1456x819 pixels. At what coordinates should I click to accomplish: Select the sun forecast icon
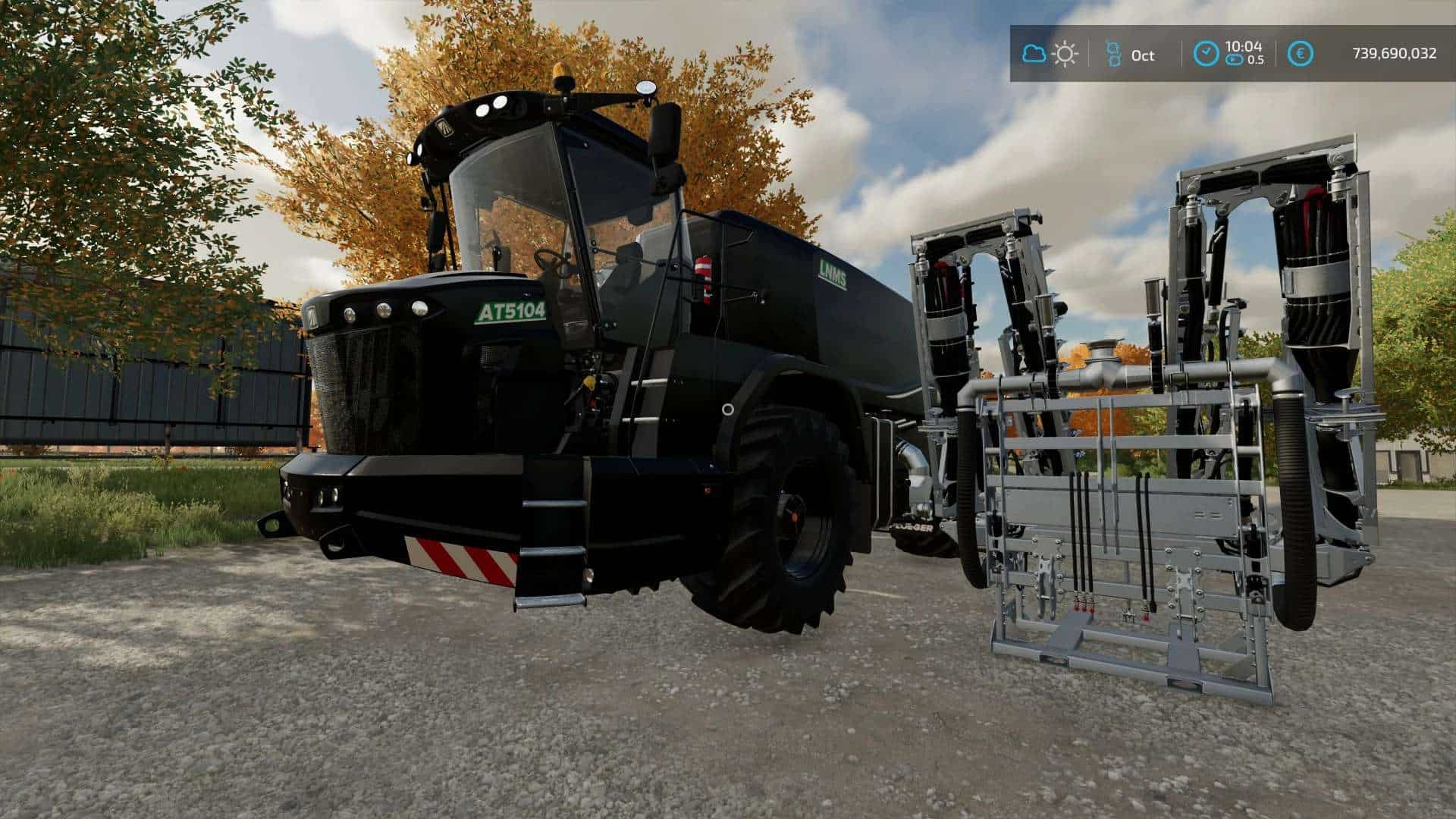point(1065,54)
